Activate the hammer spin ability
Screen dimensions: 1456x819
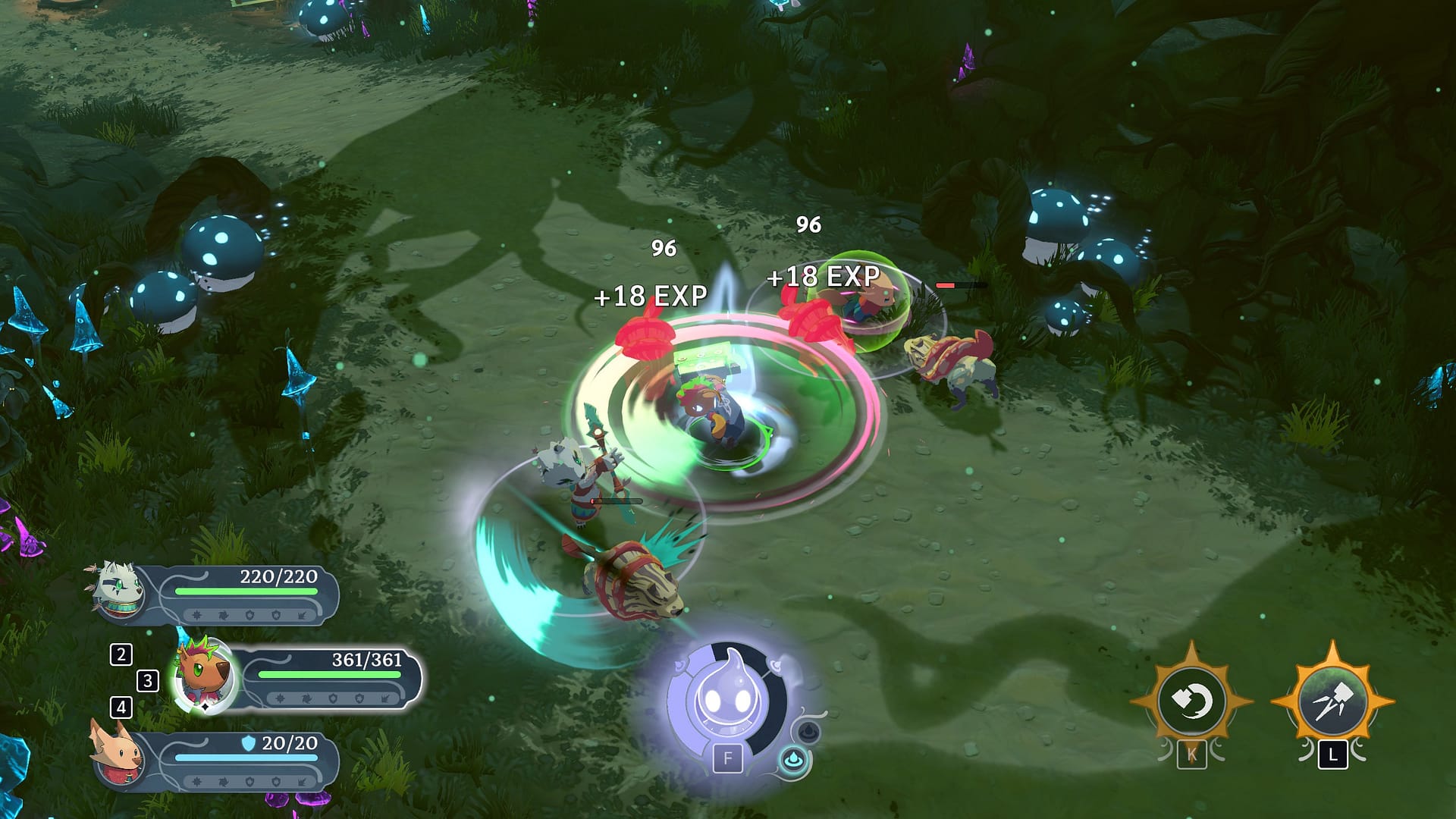point(1191,701)
